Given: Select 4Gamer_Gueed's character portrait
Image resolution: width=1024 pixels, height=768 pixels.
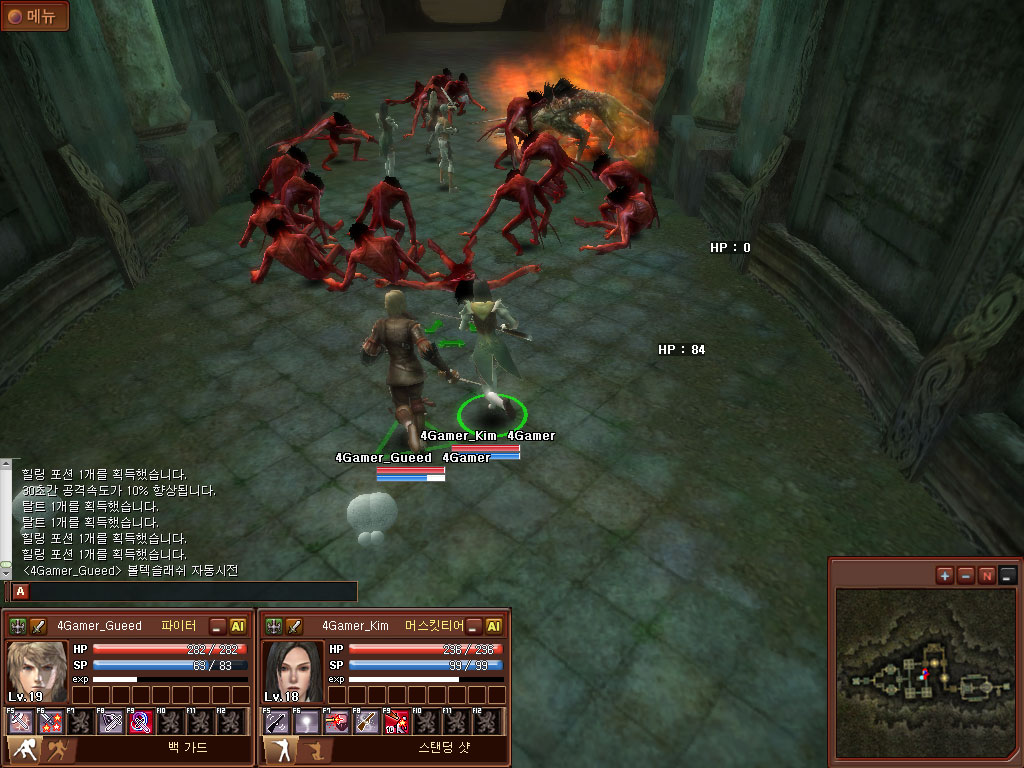Looking at the screenshot, I should click(x=36, y=671).
